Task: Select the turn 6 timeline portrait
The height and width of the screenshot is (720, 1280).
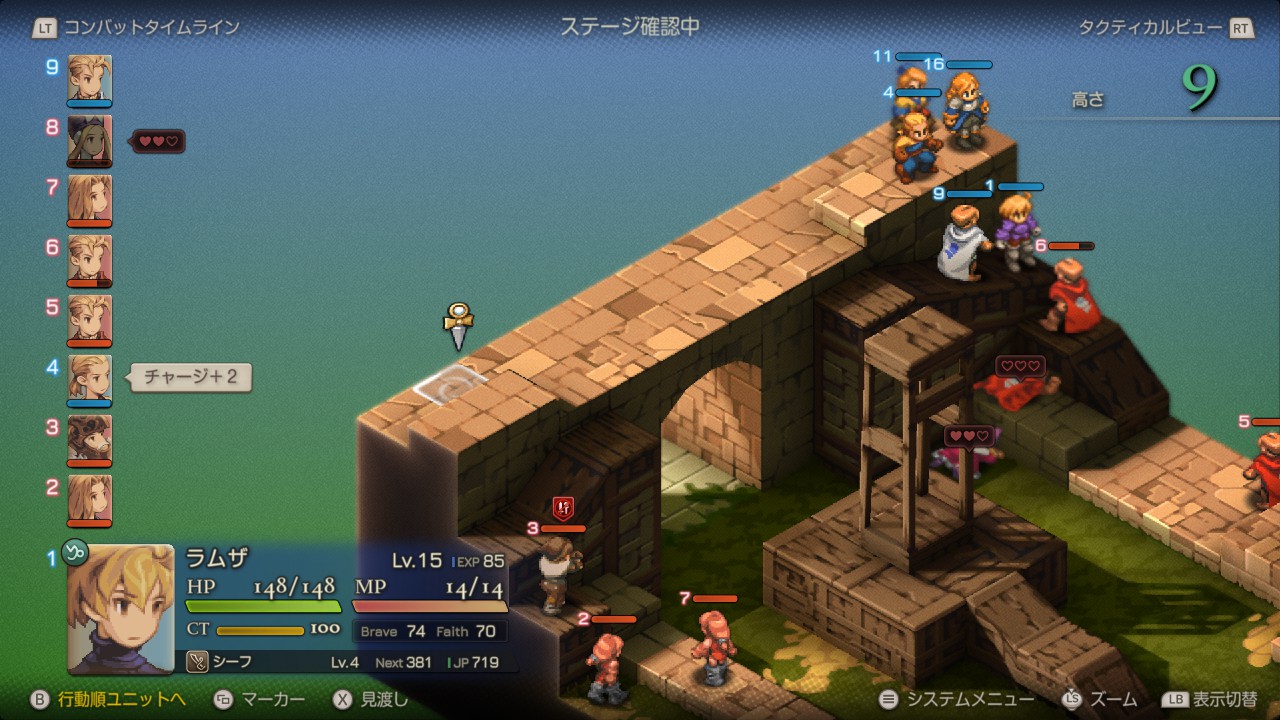Action: tap(90, 259)
